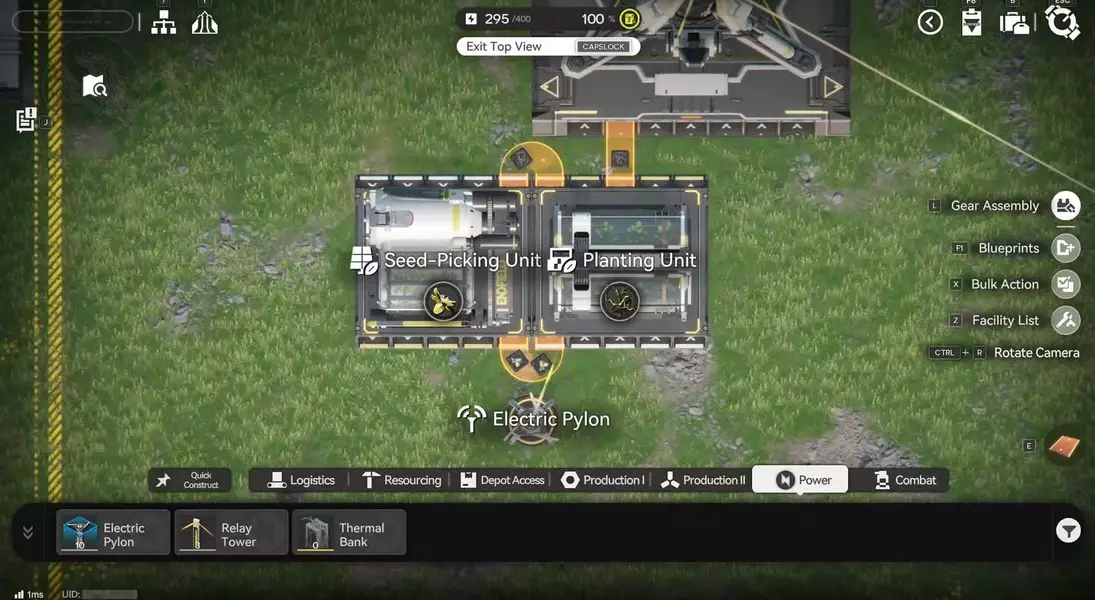The image size is (1095, 600).
Task: Select the Relay Tower build item
Action: pyautogui.click(x=231, y=532)
